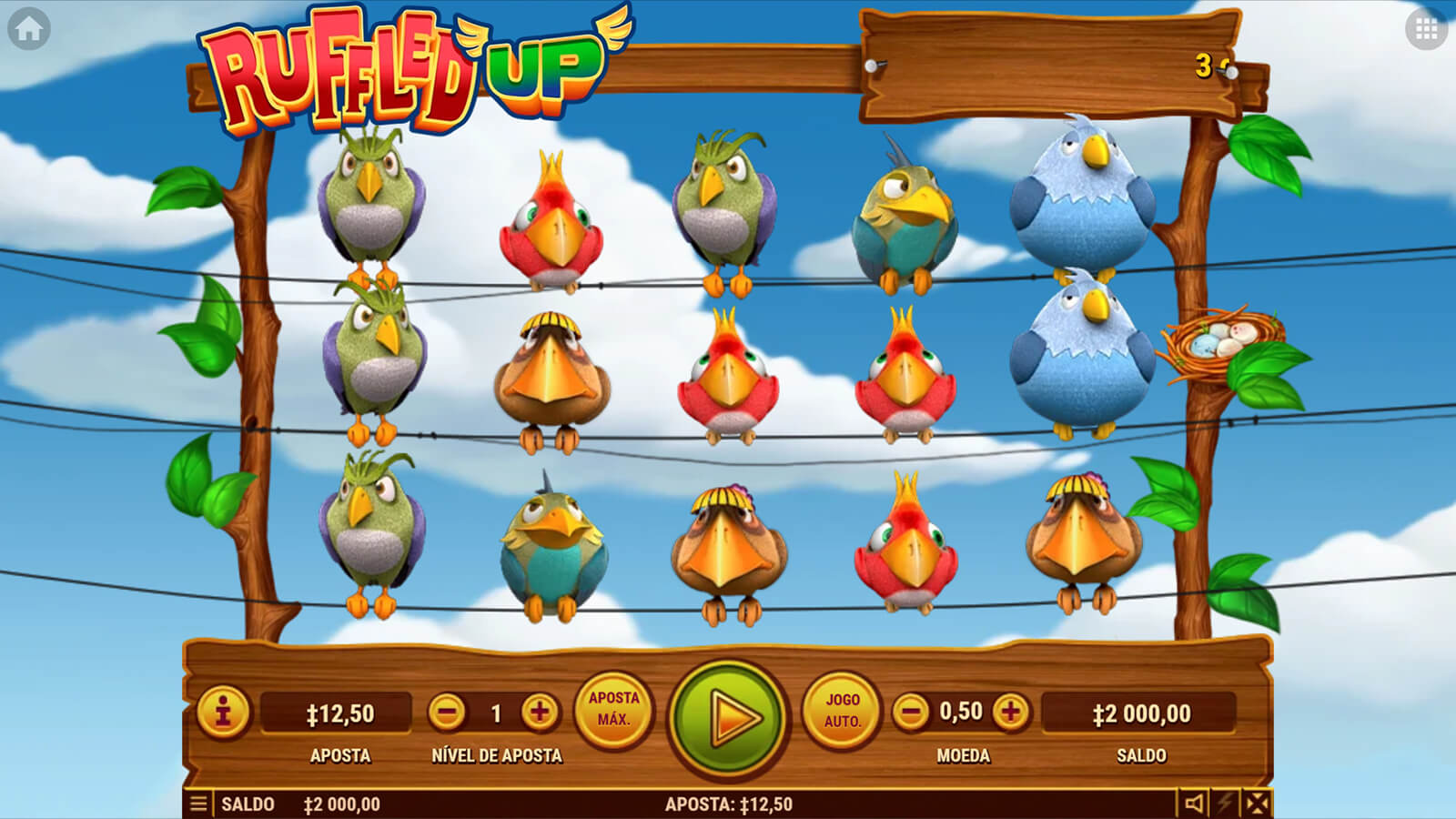Start Jogo Auto. autoplay
This screenshot has height=819, width=1456.
click(842, 711)
